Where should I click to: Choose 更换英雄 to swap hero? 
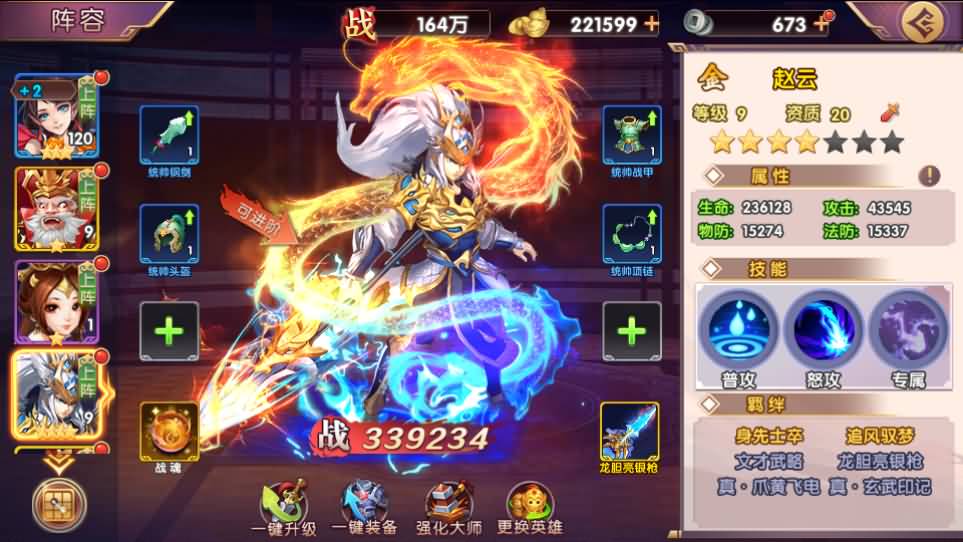point(532,504)
